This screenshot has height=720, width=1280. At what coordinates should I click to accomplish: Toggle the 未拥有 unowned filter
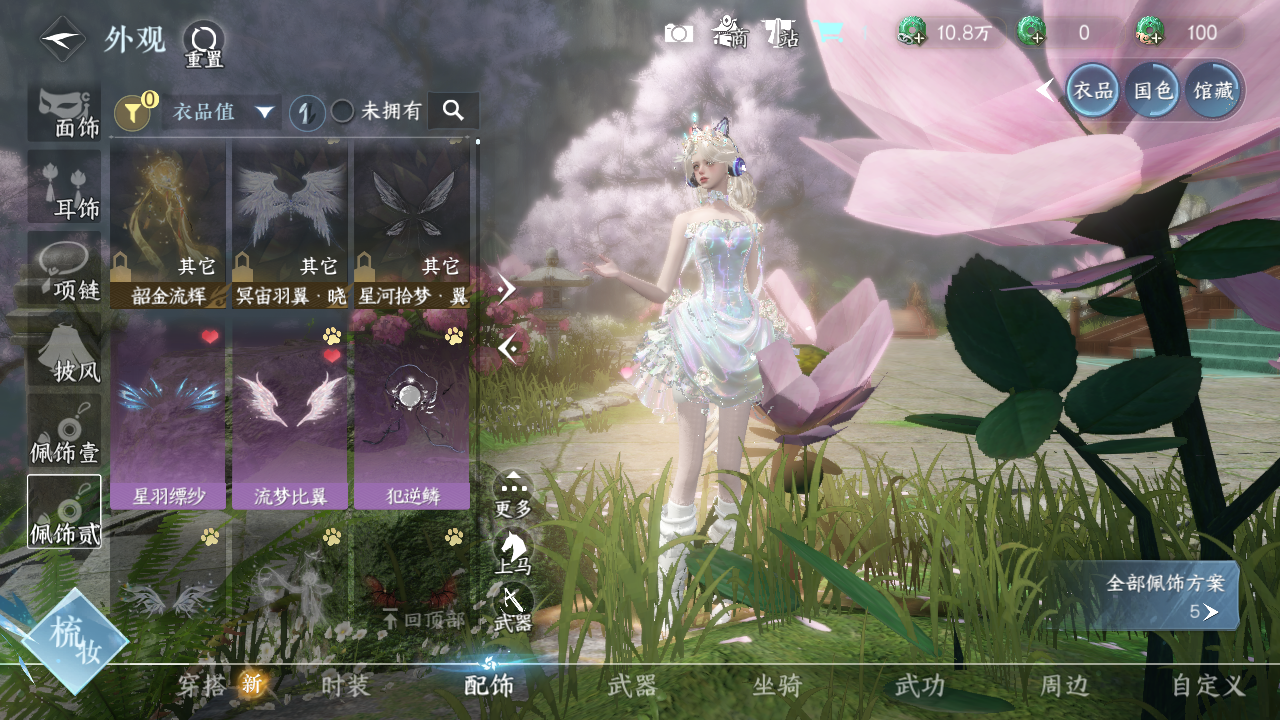coord(342,111)
